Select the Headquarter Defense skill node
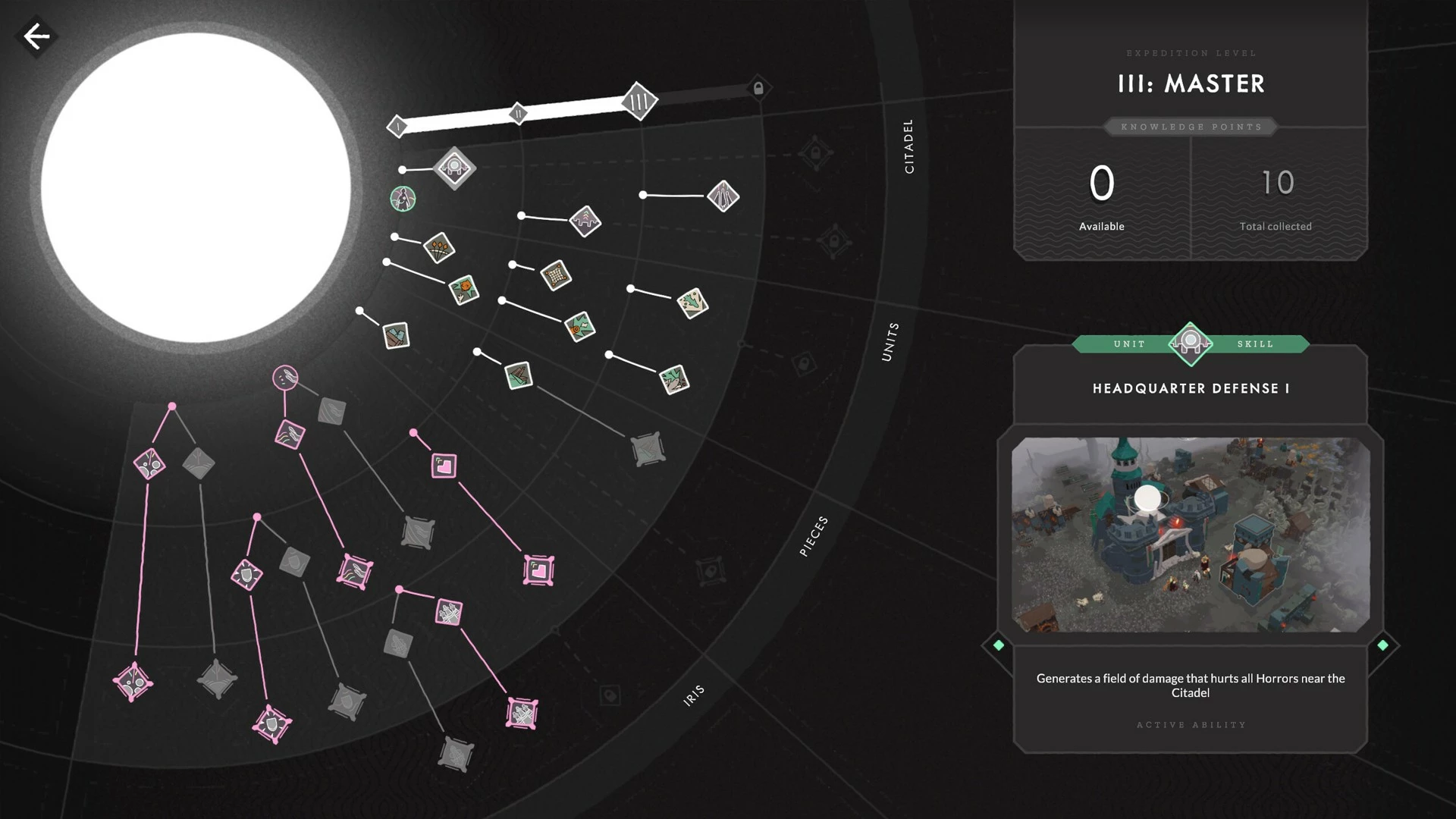Screen dimensions: 1456x819 point(454,168)
